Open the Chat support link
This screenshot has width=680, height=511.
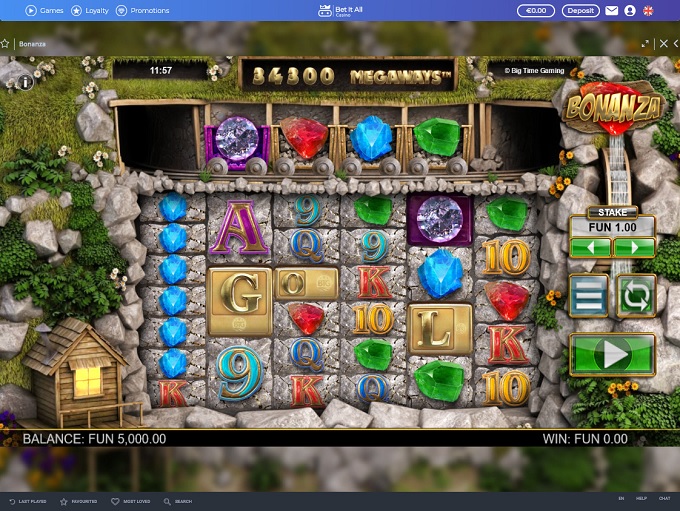coord(664,498)
